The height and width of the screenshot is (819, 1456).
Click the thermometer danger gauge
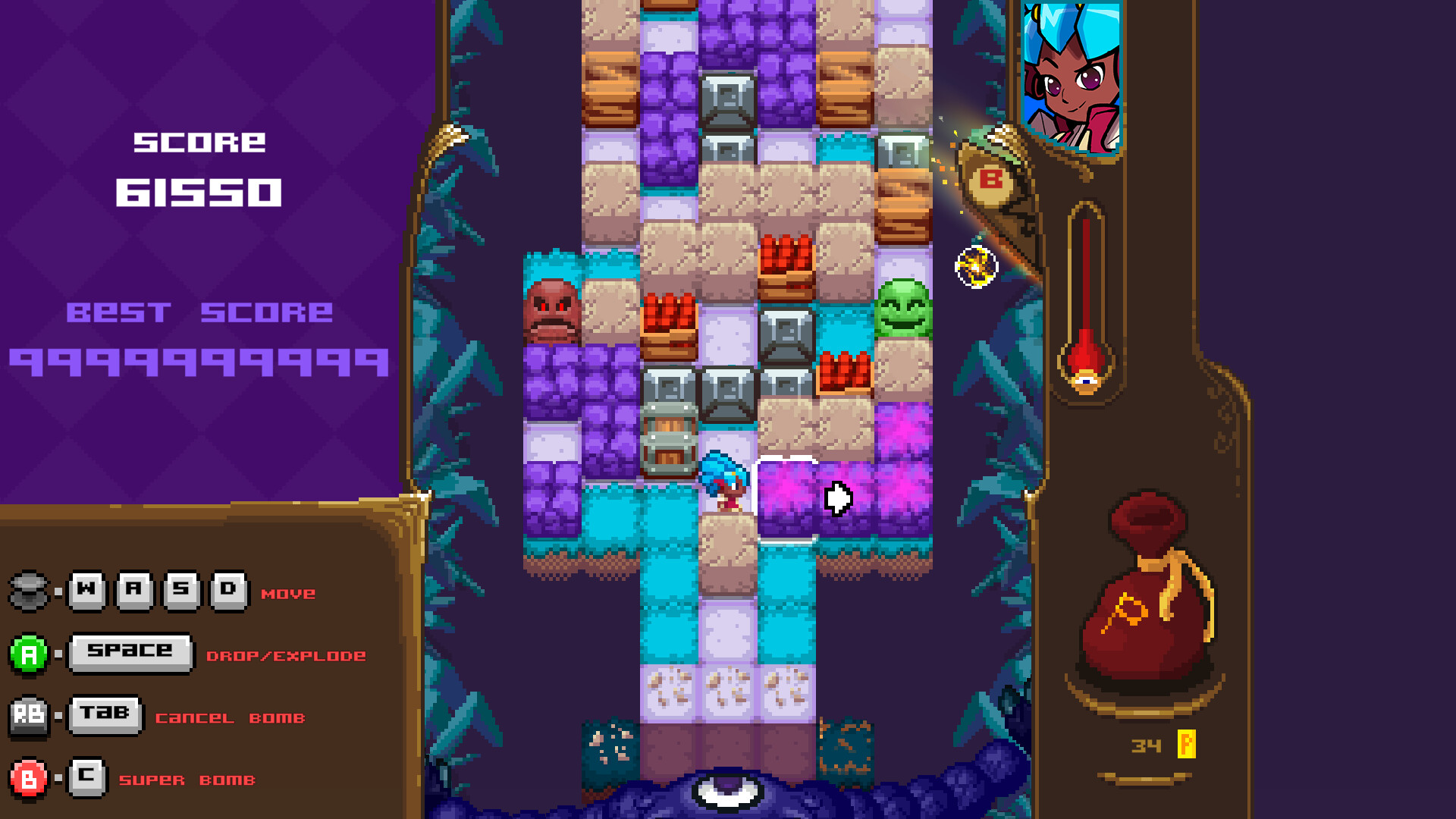coord(1086,296)
